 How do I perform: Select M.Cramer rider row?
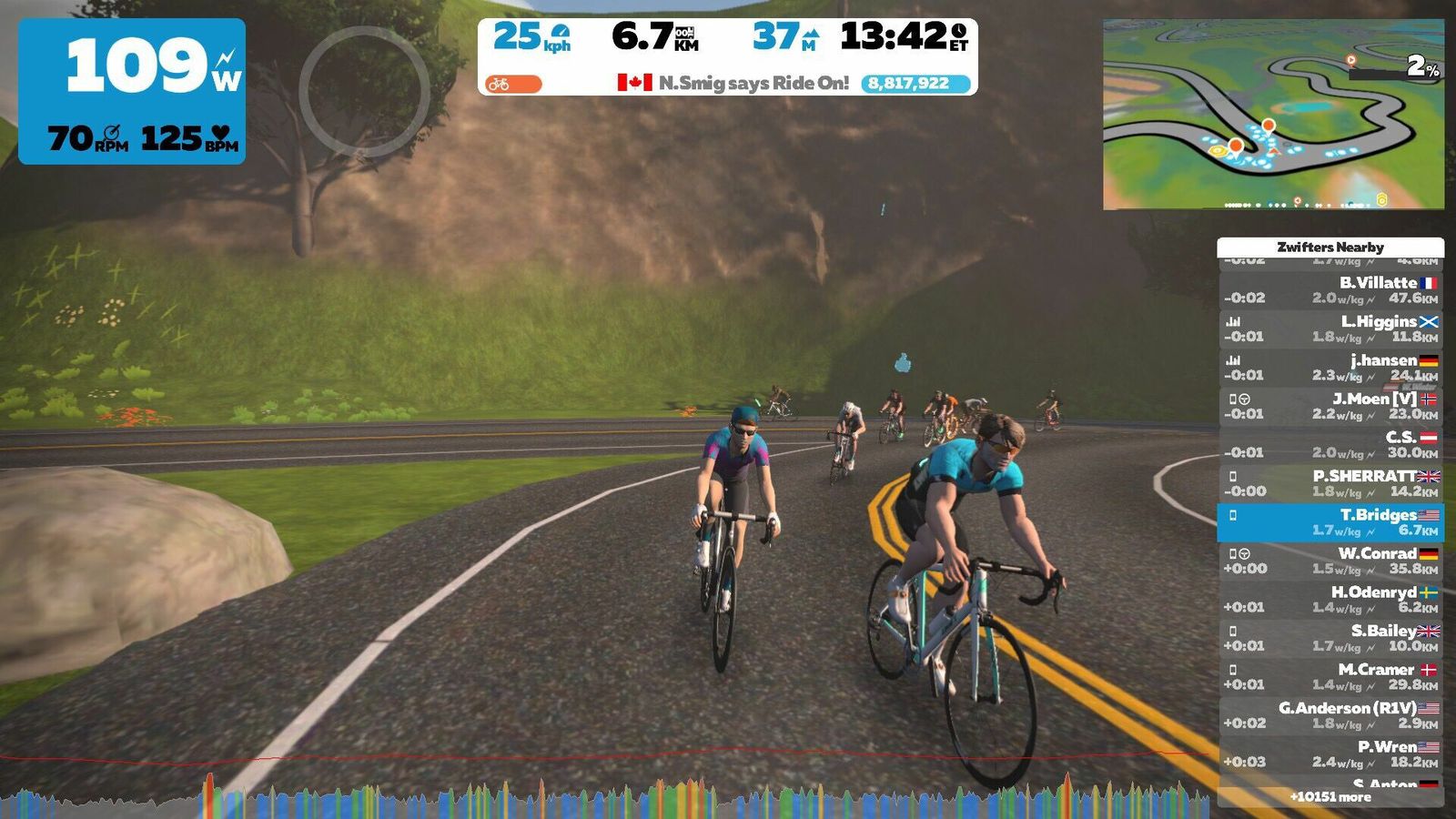click(1330, 677)
